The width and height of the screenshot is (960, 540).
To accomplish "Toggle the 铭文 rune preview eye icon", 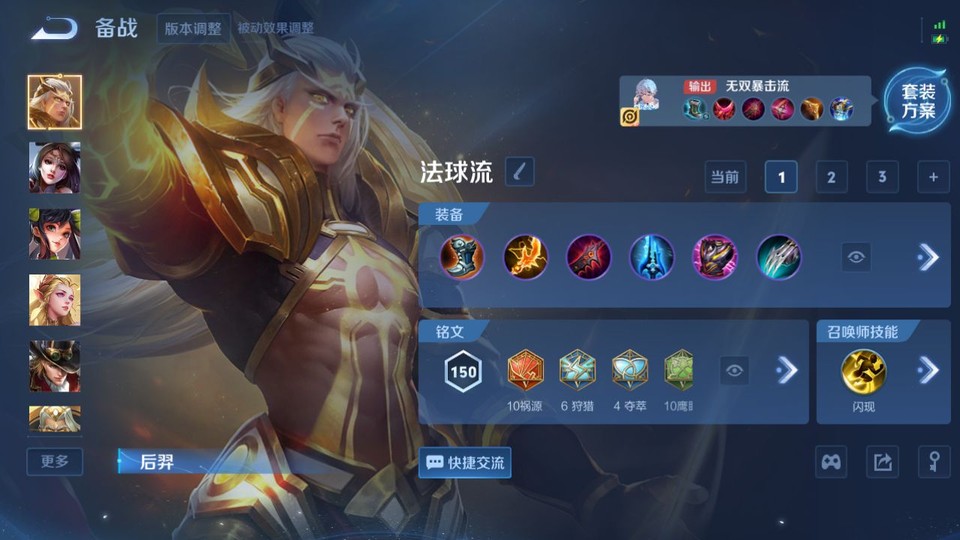I will [x=735, y=371].
